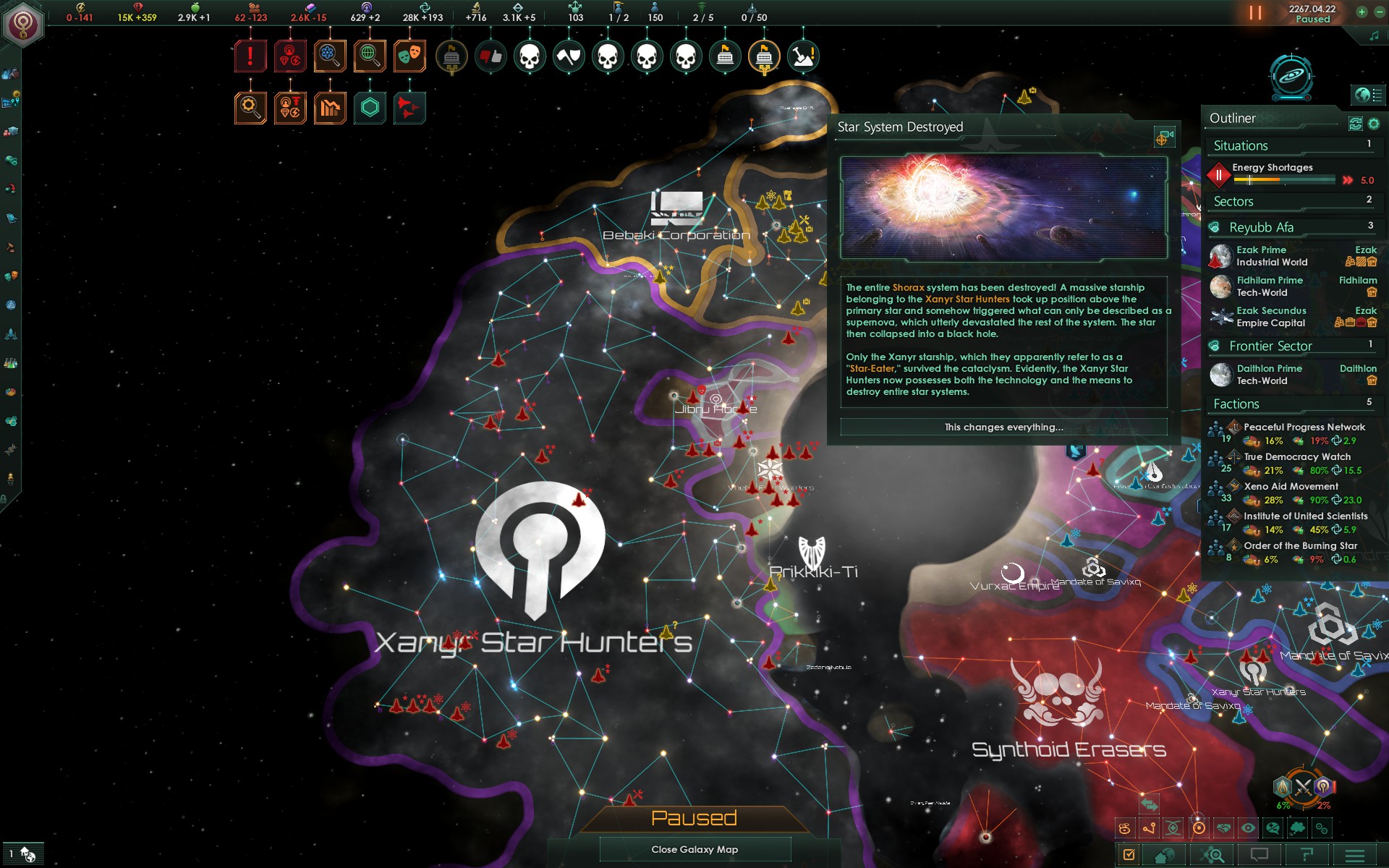Collapse the Factions section in outliner
Viewport: 1389px width, 868px height.
click(1237, 404)
